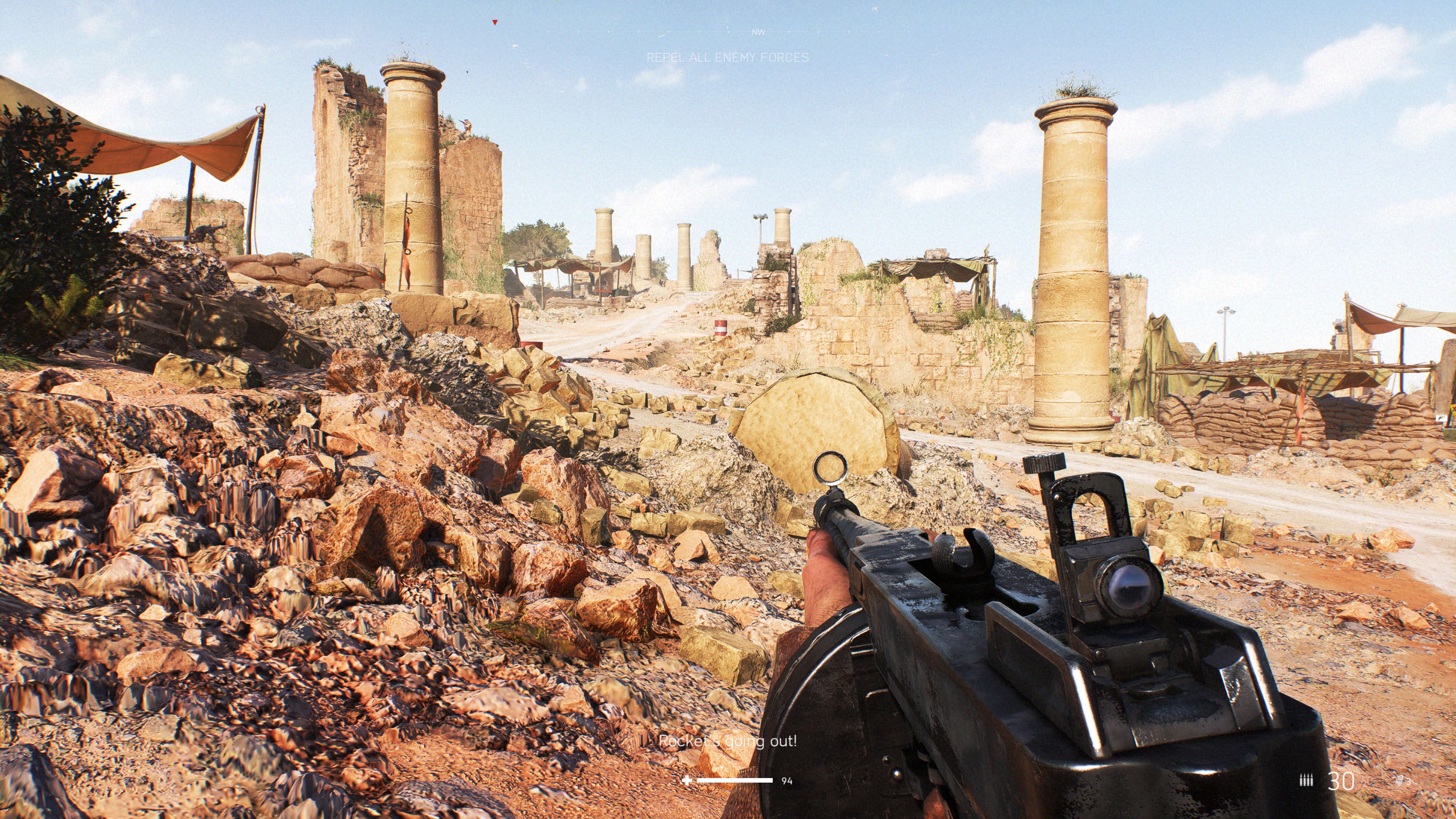1456x819 pixels.
Task: Click the red enemy marker above the compass
Action: [x=494, y=23]
